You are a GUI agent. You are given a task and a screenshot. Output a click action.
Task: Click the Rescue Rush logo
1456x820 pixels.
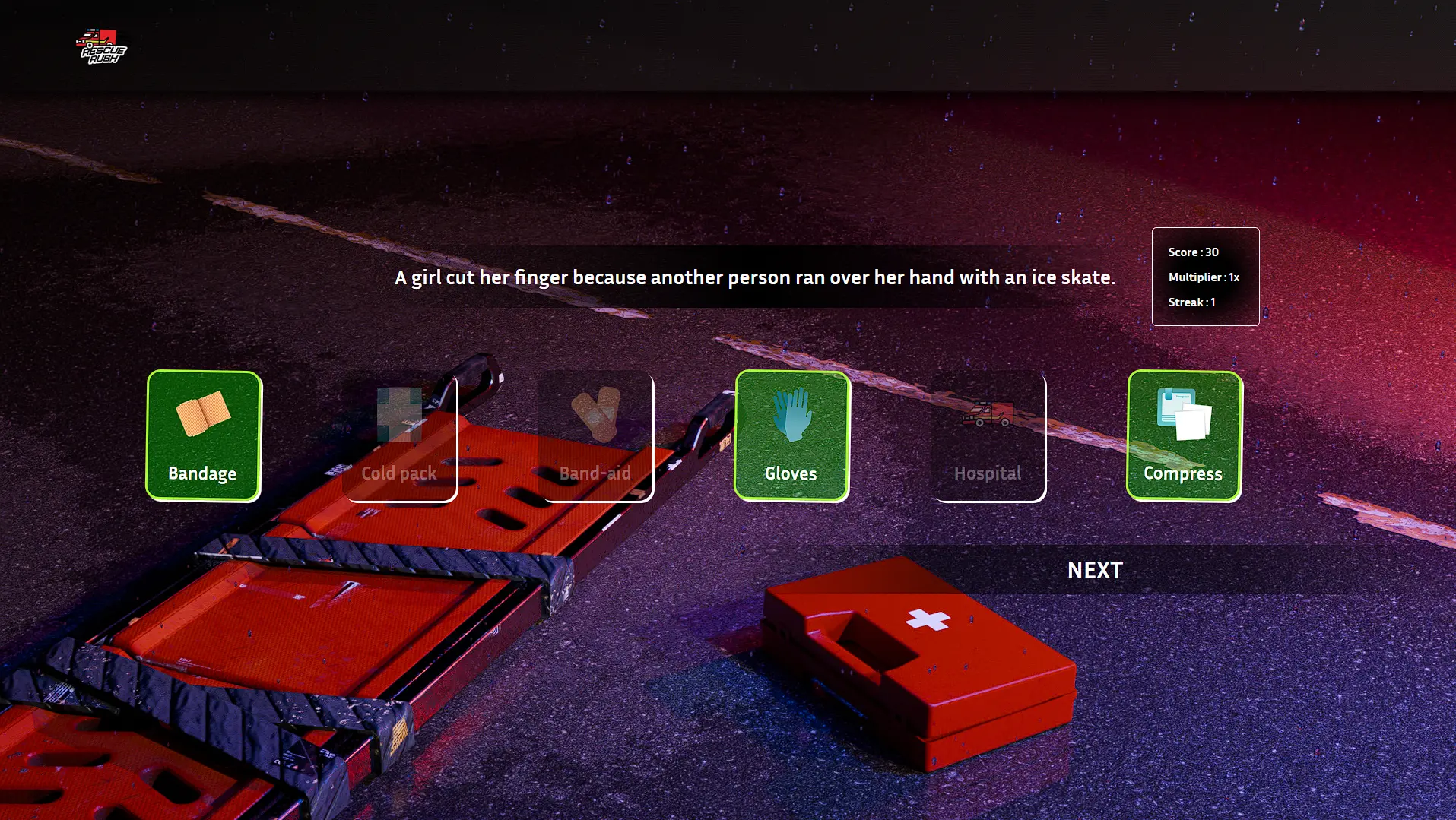(x=101, y=47)
